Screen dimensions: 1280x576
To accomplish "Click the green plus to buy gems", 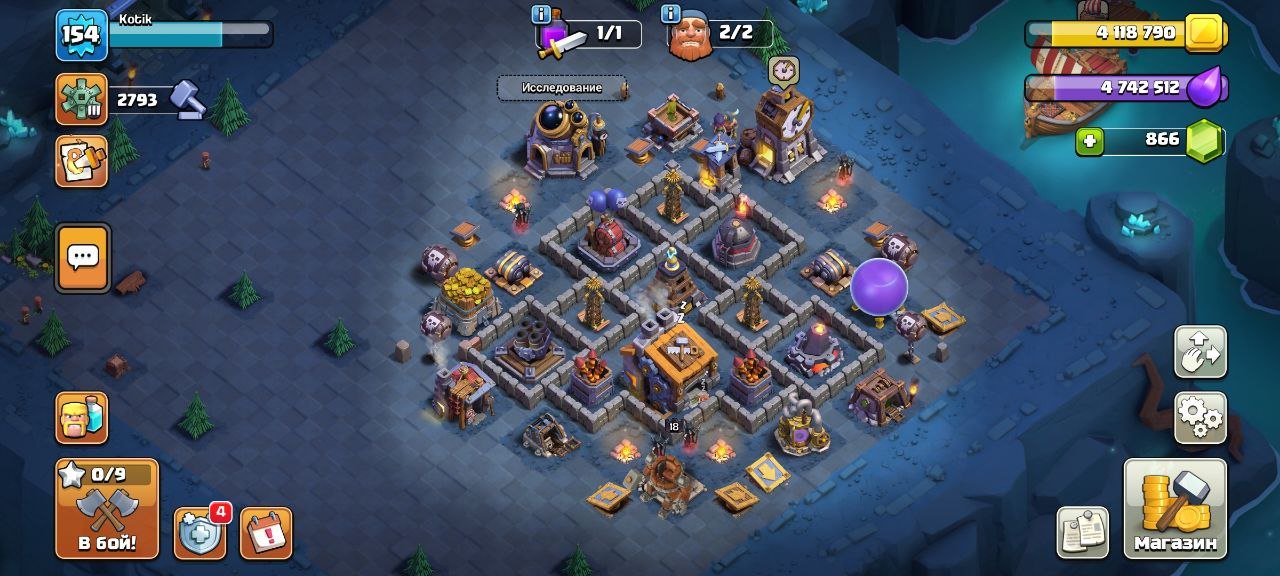I will (1090, 142).
